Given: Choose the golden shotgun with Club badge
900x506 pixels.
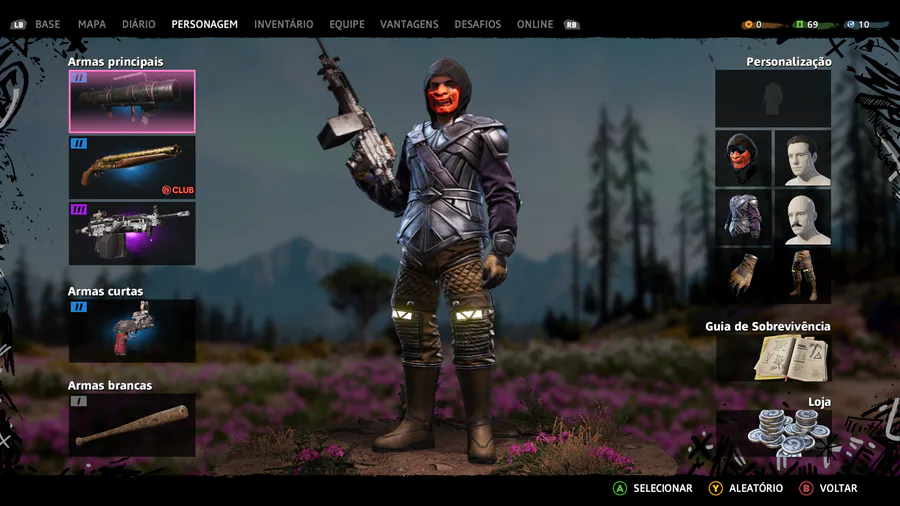Looking at the screenshot, I should [x=132, y=167].
